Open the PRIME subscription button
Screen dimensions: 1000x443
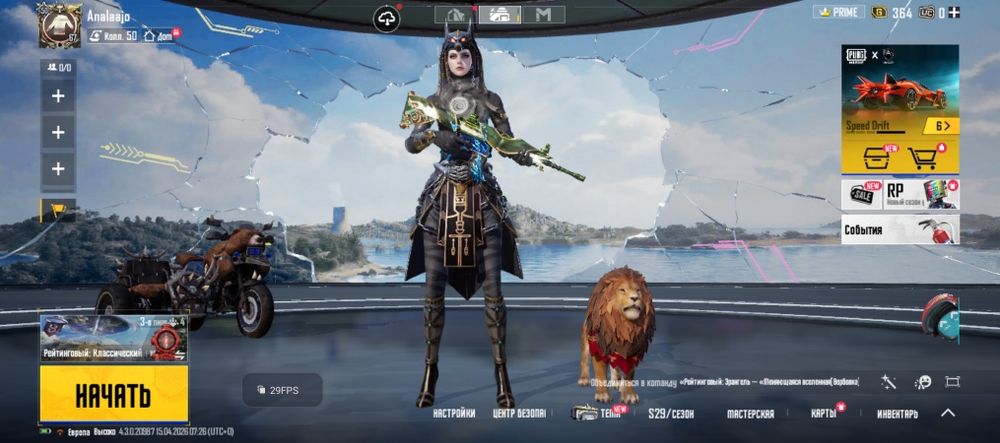[838, 12]
